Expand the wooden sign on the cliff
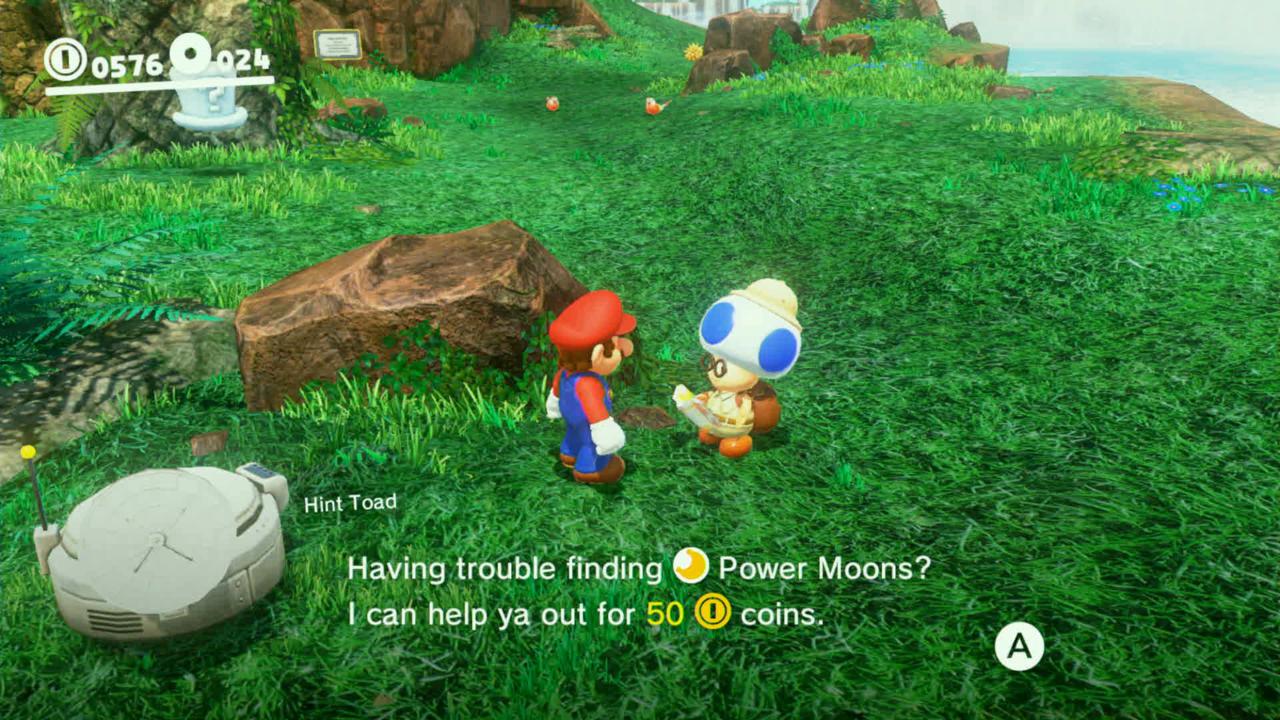1280x720 pixels. pos(336,42)
